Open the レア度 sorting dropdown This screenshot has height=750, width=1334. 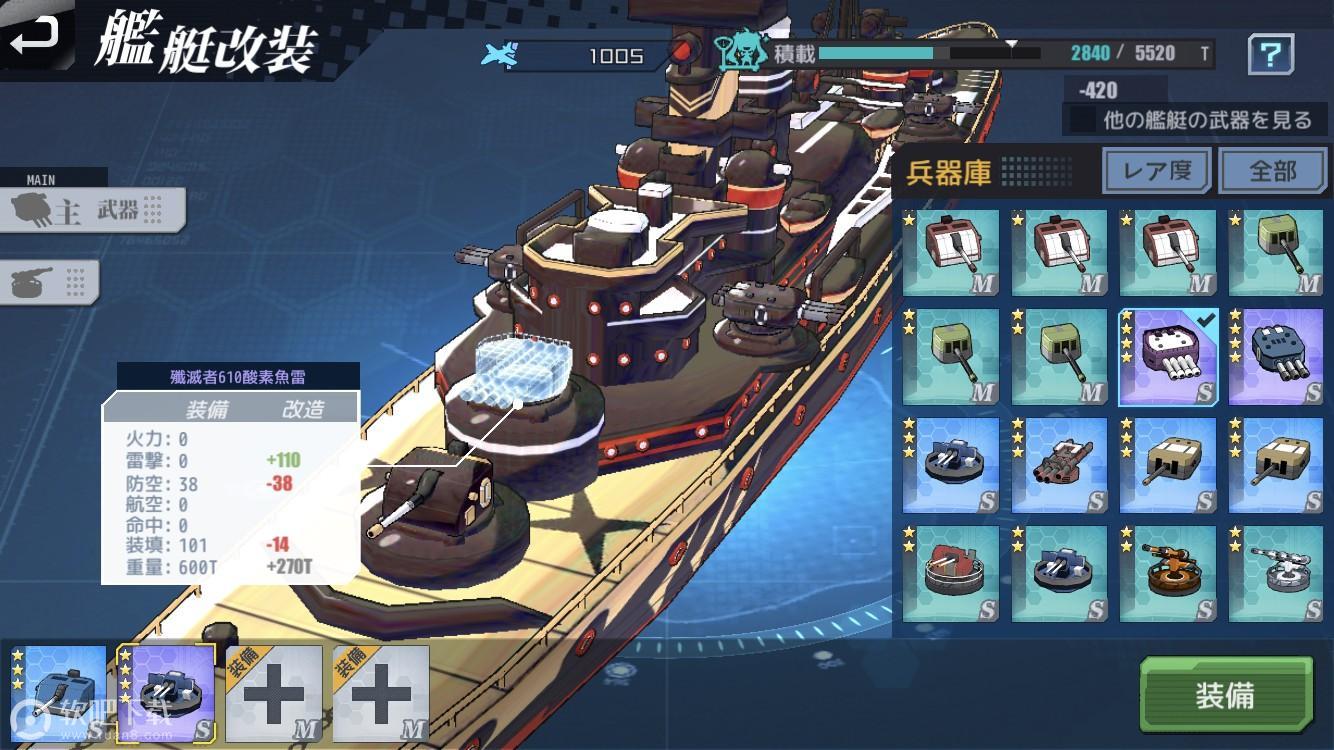pyautogui.click(x=1156, y=171)
